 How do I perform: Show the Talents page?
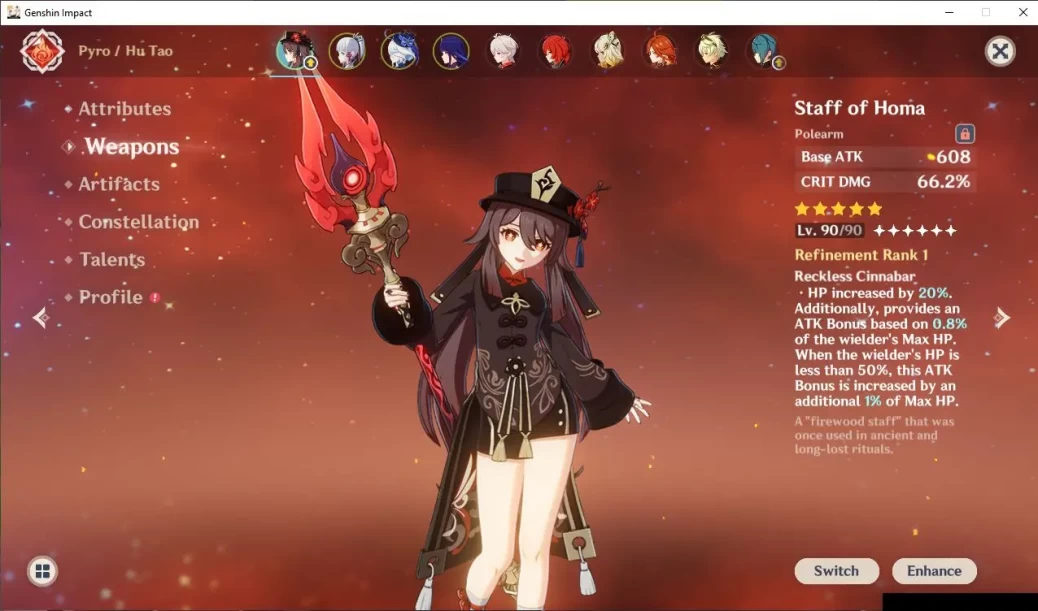pos(112,260)
